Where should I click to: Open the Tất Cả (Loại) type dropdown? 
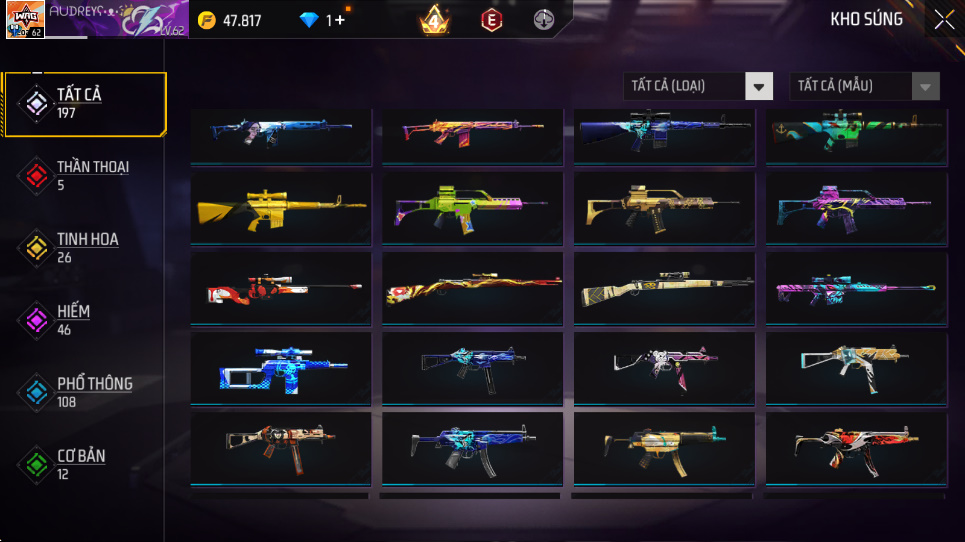click(x=698, y=86)
